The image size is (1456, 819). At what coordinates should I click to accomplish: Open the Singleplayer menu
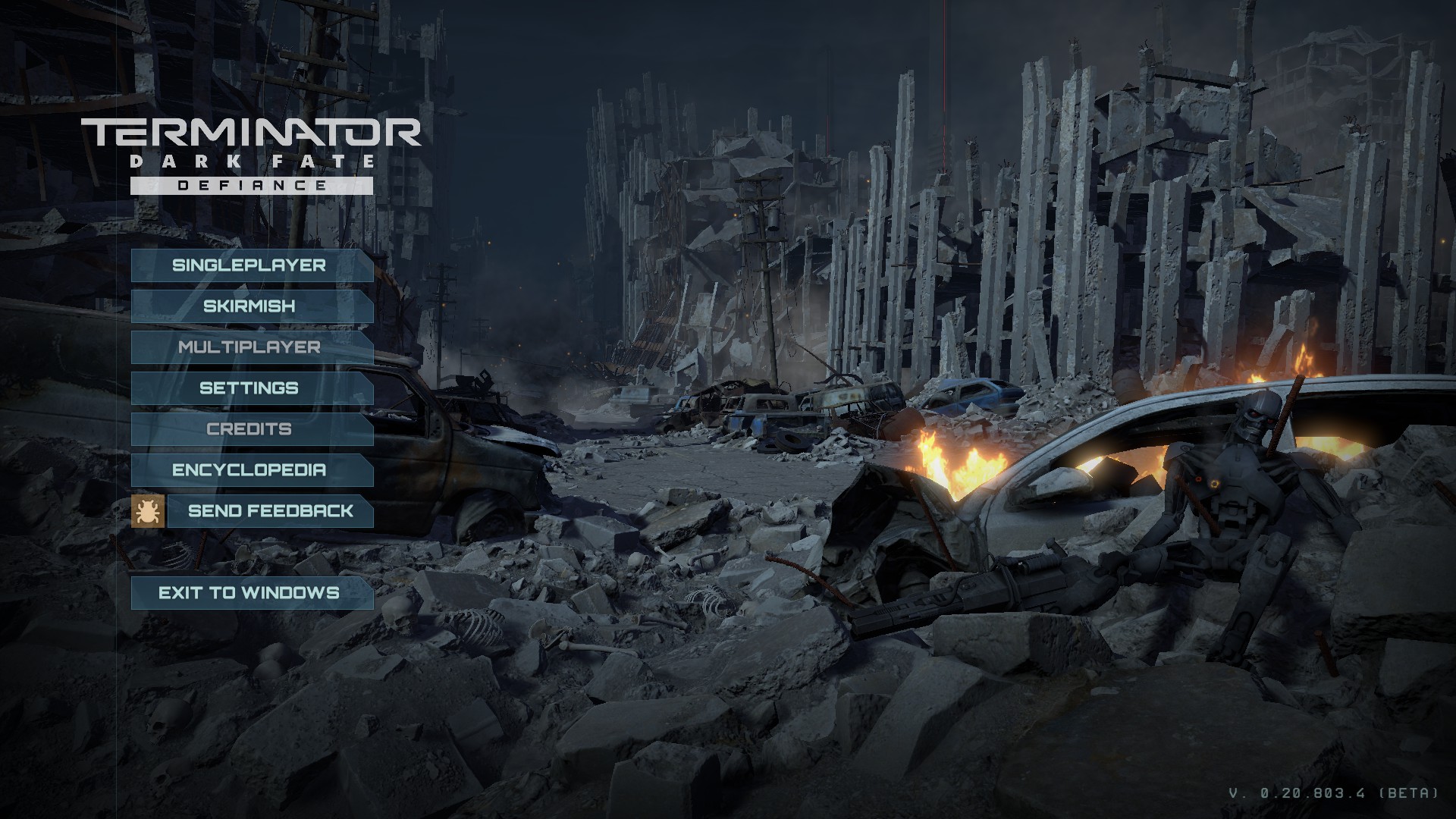(250, 265)
